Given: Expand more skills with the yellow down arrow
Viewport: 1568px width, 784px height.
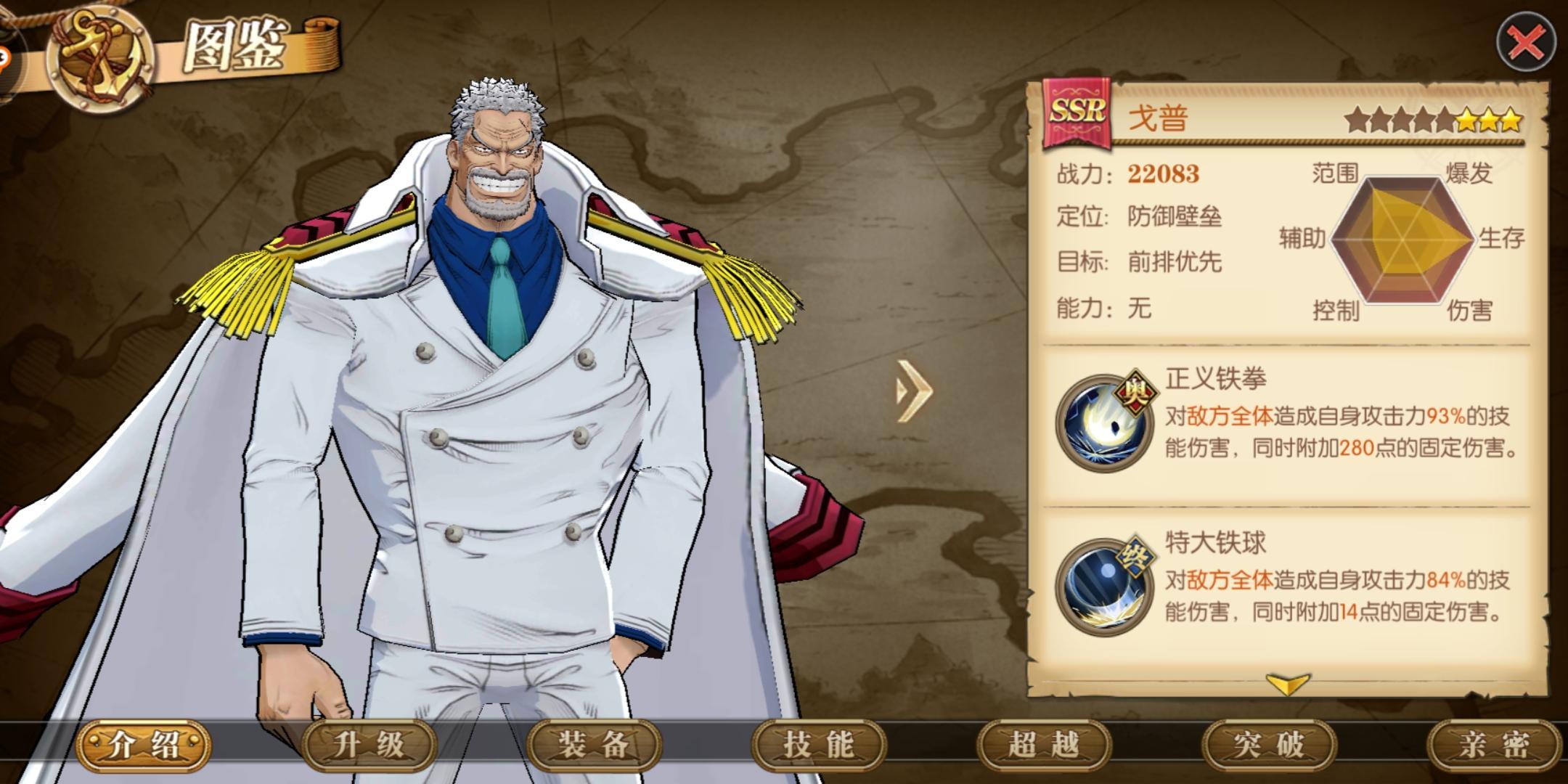Looking at the screenshot, I should tap(1287, 684).
